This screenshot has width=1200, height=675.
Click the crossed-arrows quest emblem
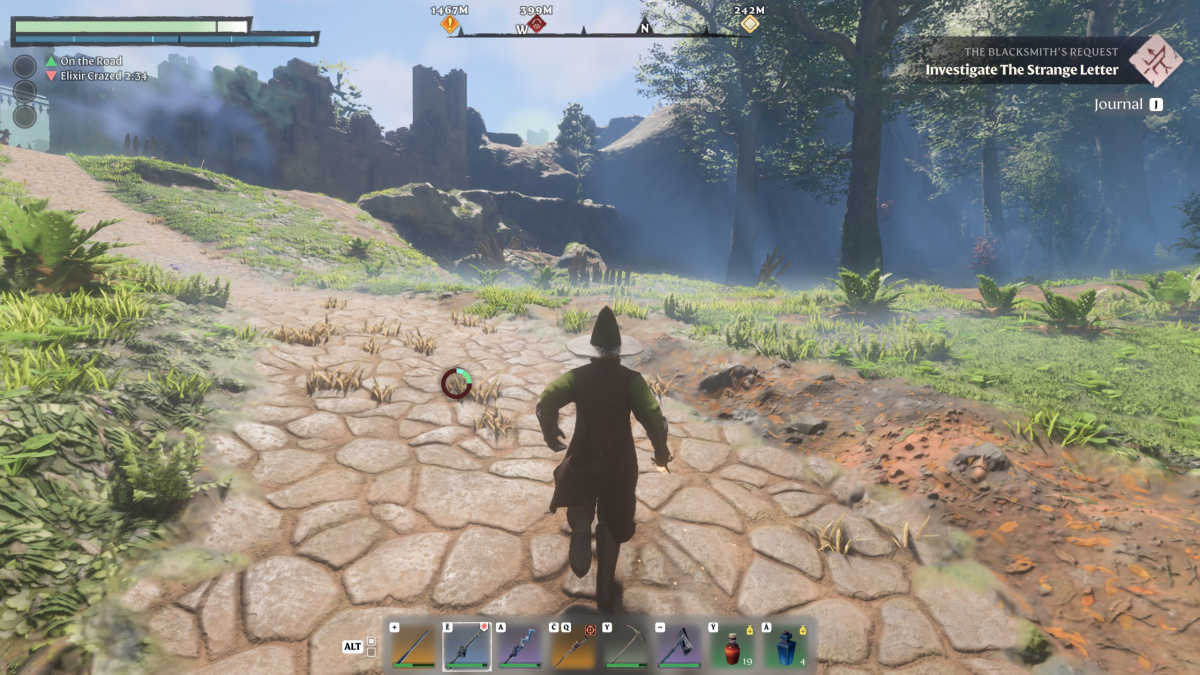1155,61
